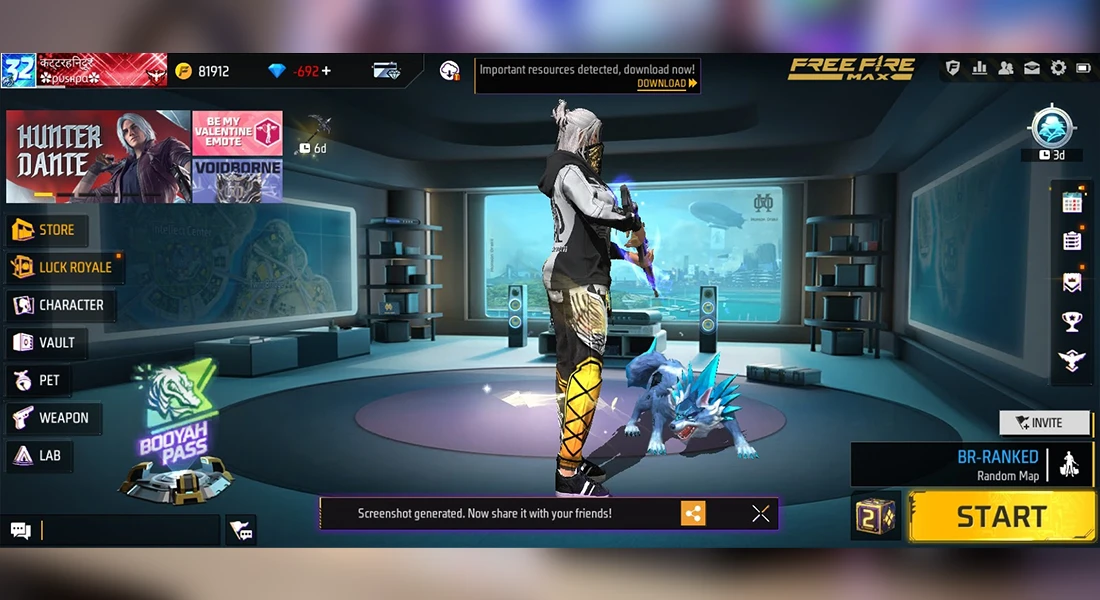Open the Hunter Dante event banner

click(98, 156)
